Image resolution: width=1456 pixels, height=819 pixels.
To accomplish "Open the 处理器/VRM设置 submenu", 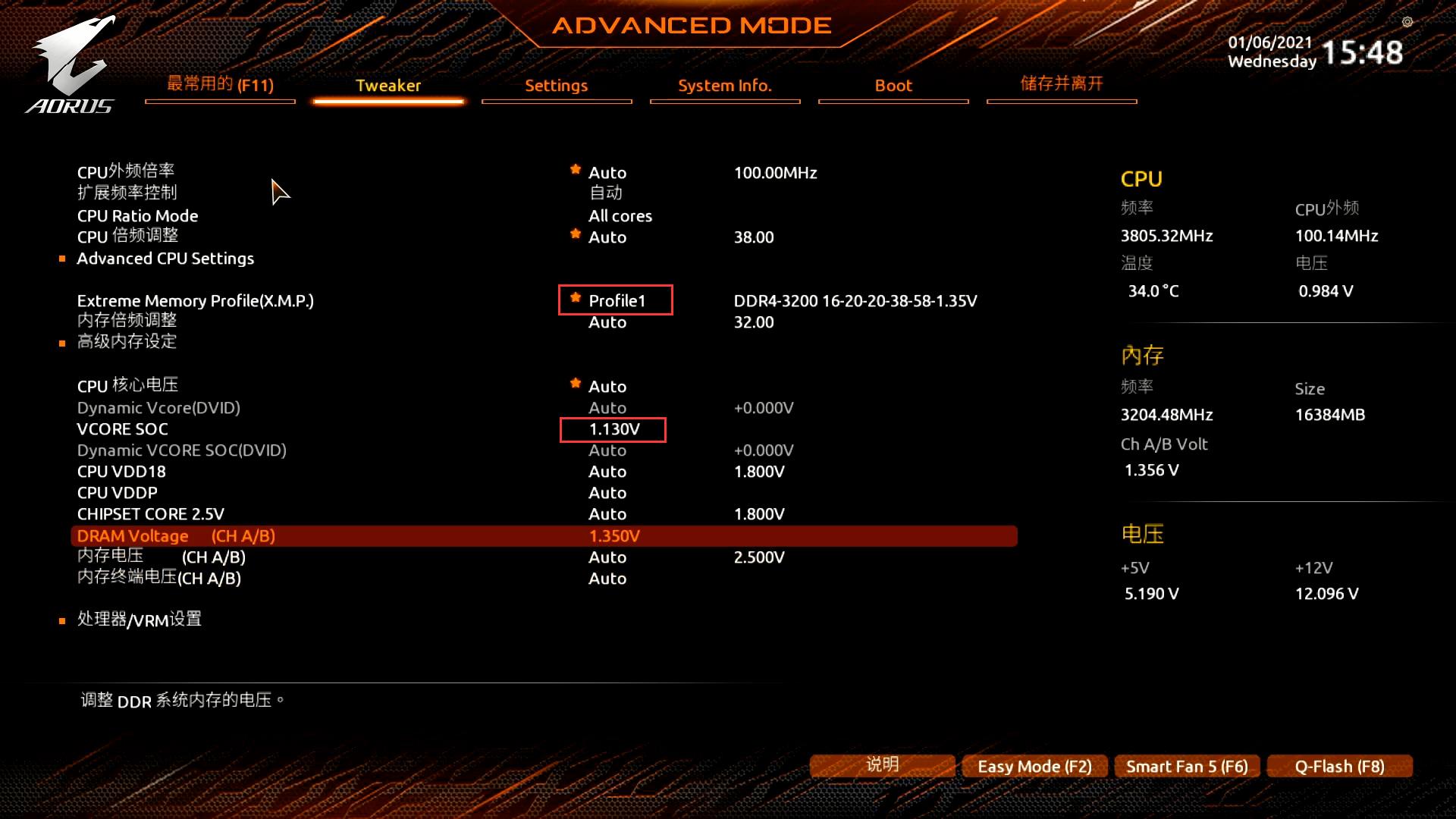I will (137, 620).
